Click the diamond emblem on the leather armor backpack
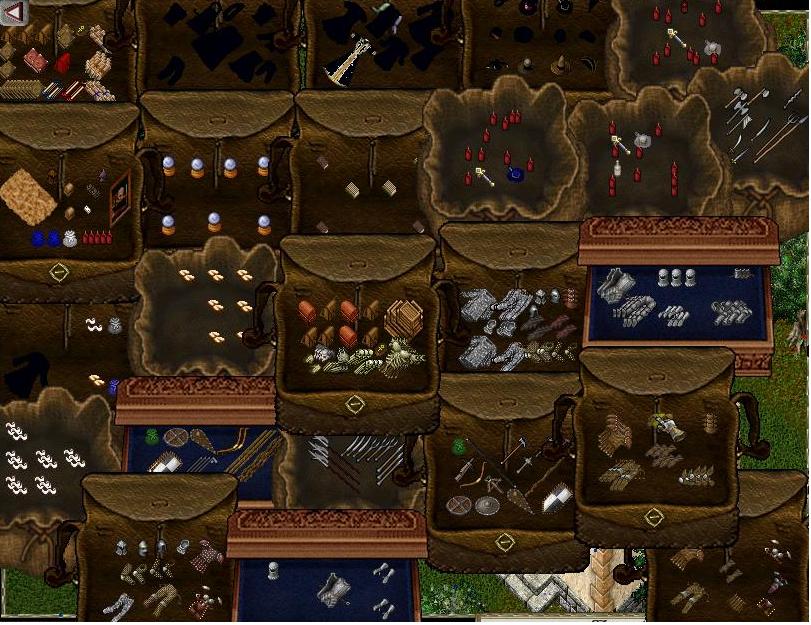Screen dimensions: 811x625 point(653,517)
